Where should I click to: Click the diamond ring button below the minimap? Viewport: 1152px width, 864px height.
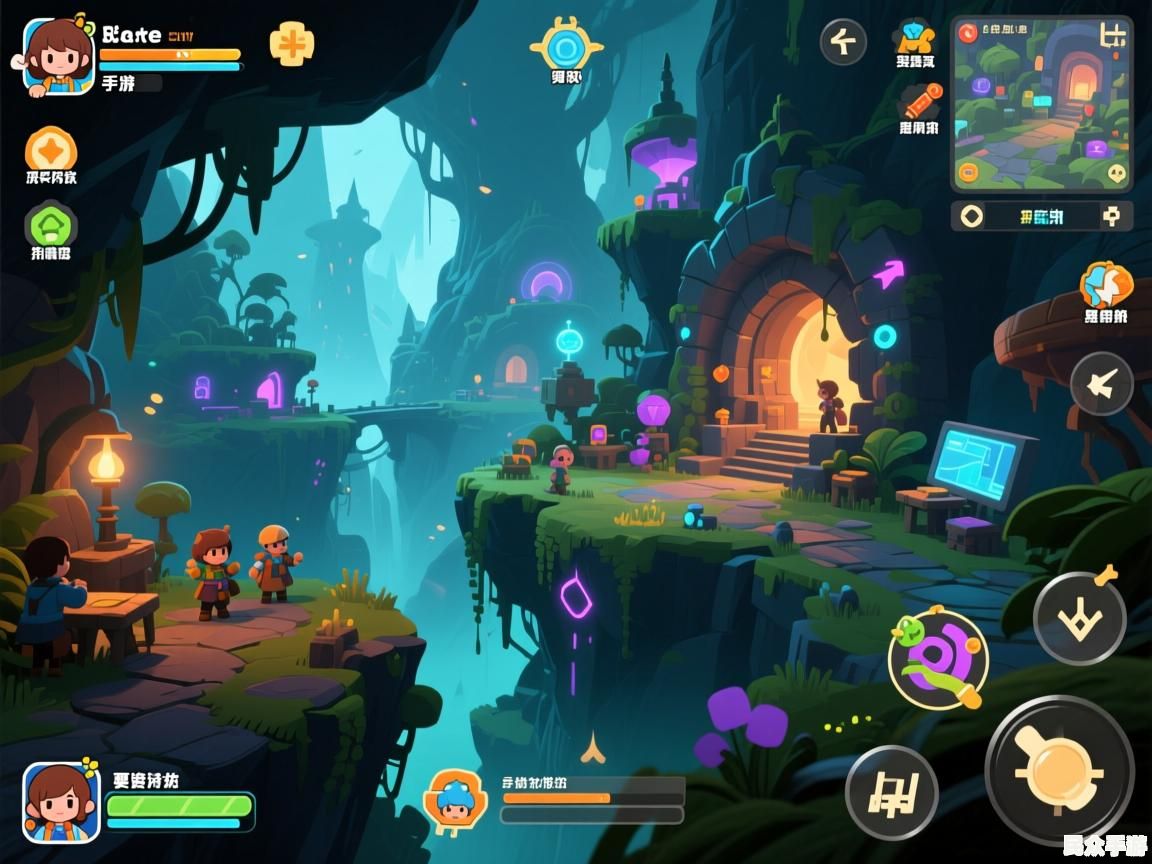[972, 216]
